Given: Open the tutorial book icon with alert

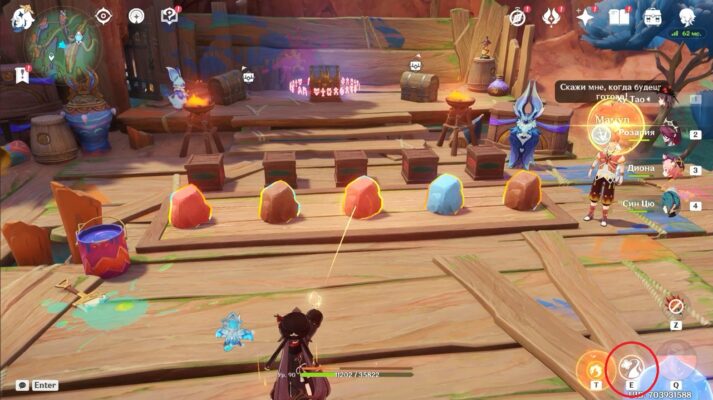Looking at the screenshot, I should tap(169, 15).
